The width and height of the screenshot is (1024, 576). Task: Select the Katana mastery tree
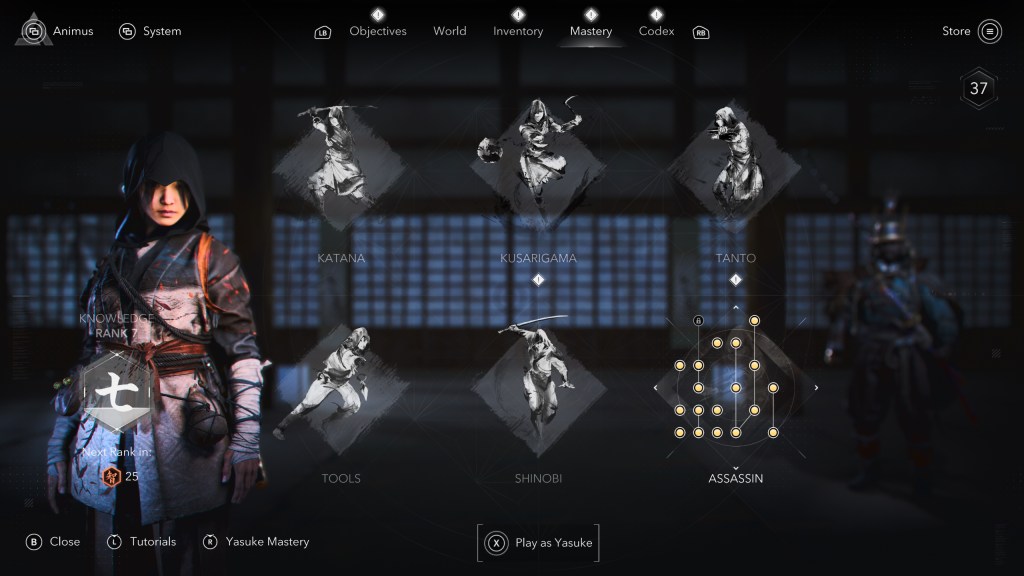pyautogui.click(x=341, y=165)
